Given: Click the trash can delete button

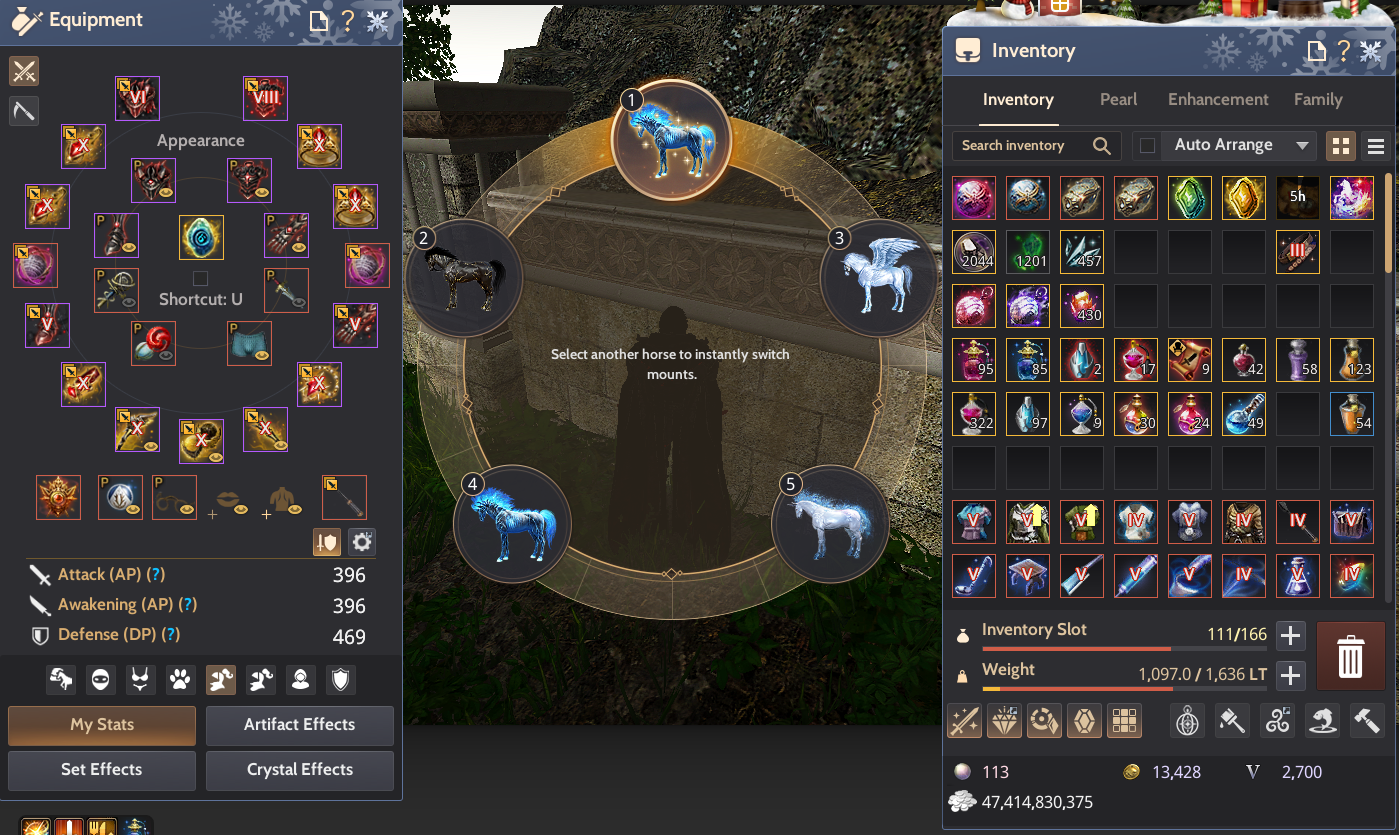Looking at the screenshot, I should (x=1350, y=656).
